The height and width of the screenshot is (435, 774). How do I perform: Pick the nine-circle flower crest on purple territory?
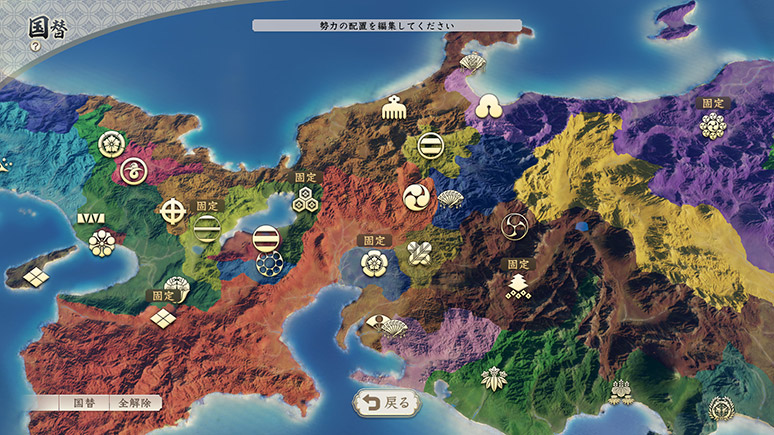pyautogui.click(x=712, y=125)
